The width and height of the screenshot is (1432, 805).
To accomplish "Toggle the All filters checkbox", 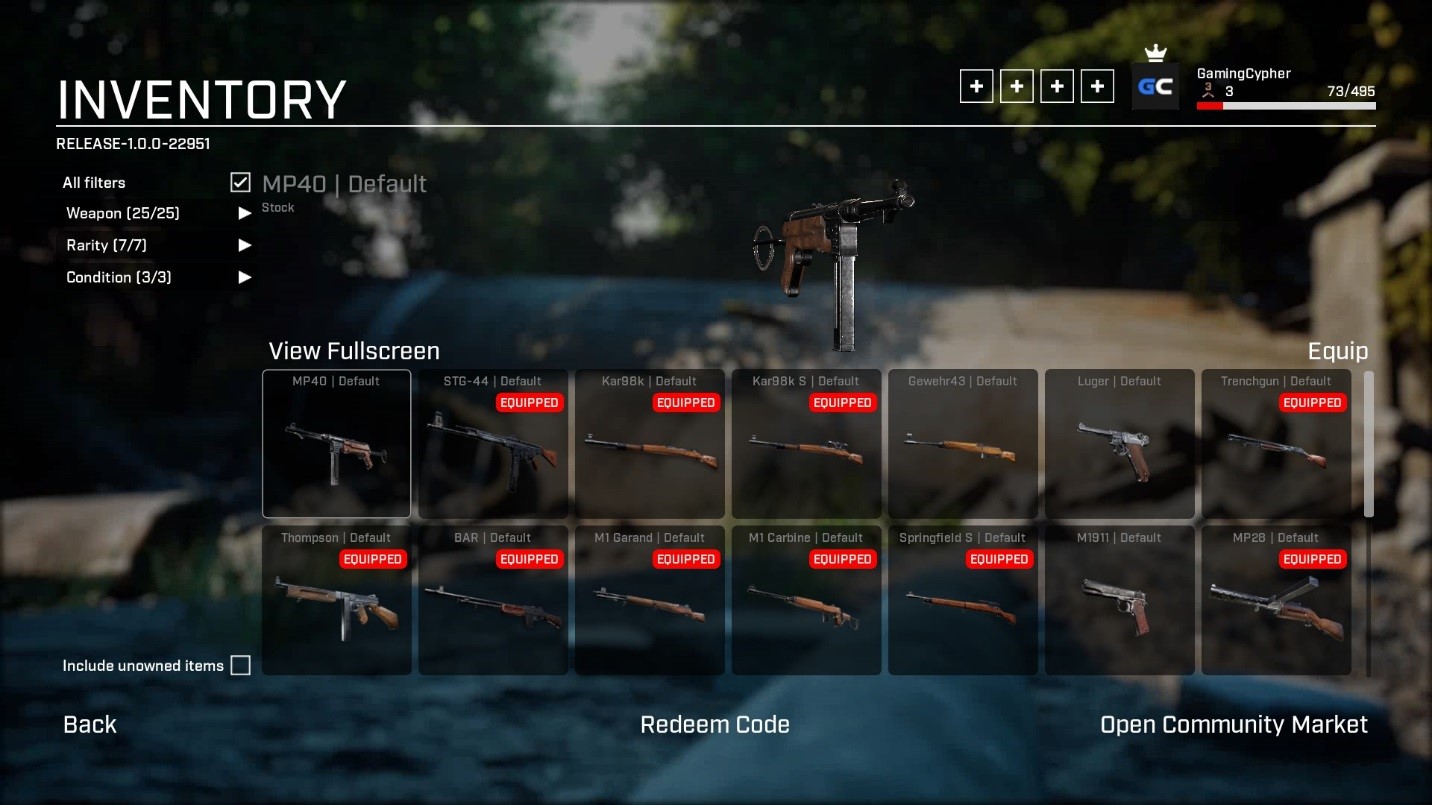I will coord(240,182).
